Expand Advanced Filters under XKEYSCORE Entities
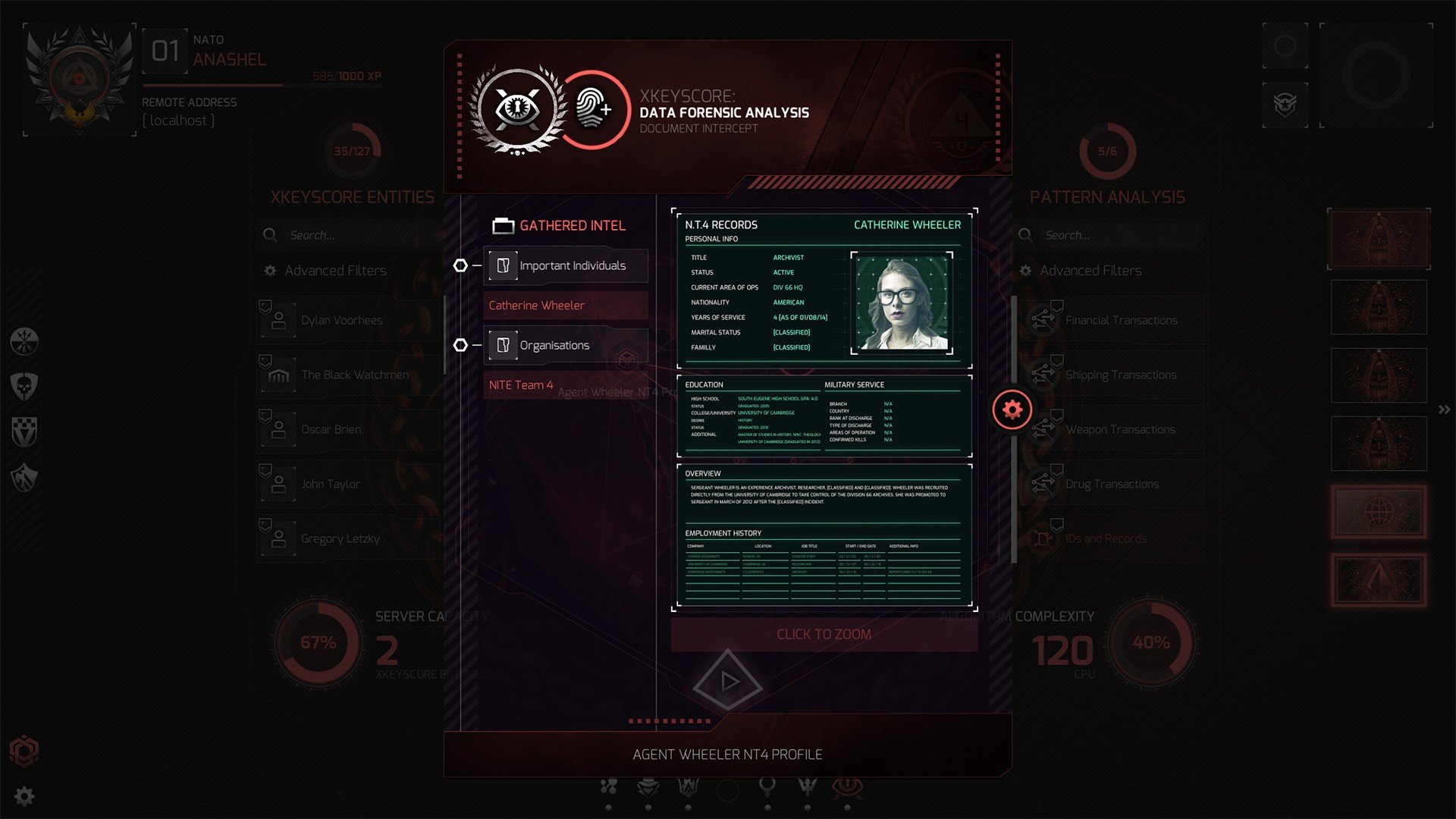 tap(334, 270)
